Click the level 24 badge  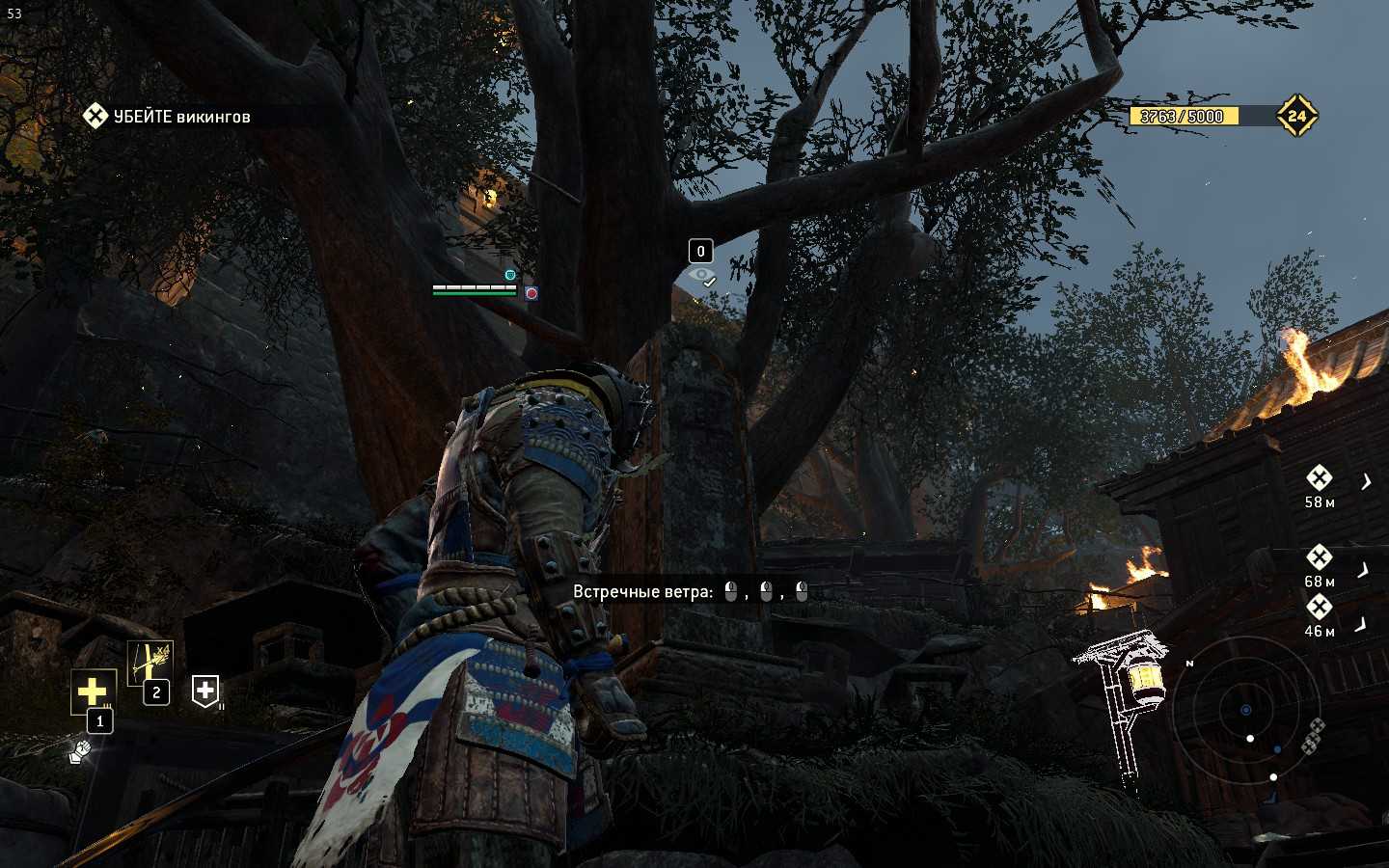click(x=1296, y=116)
